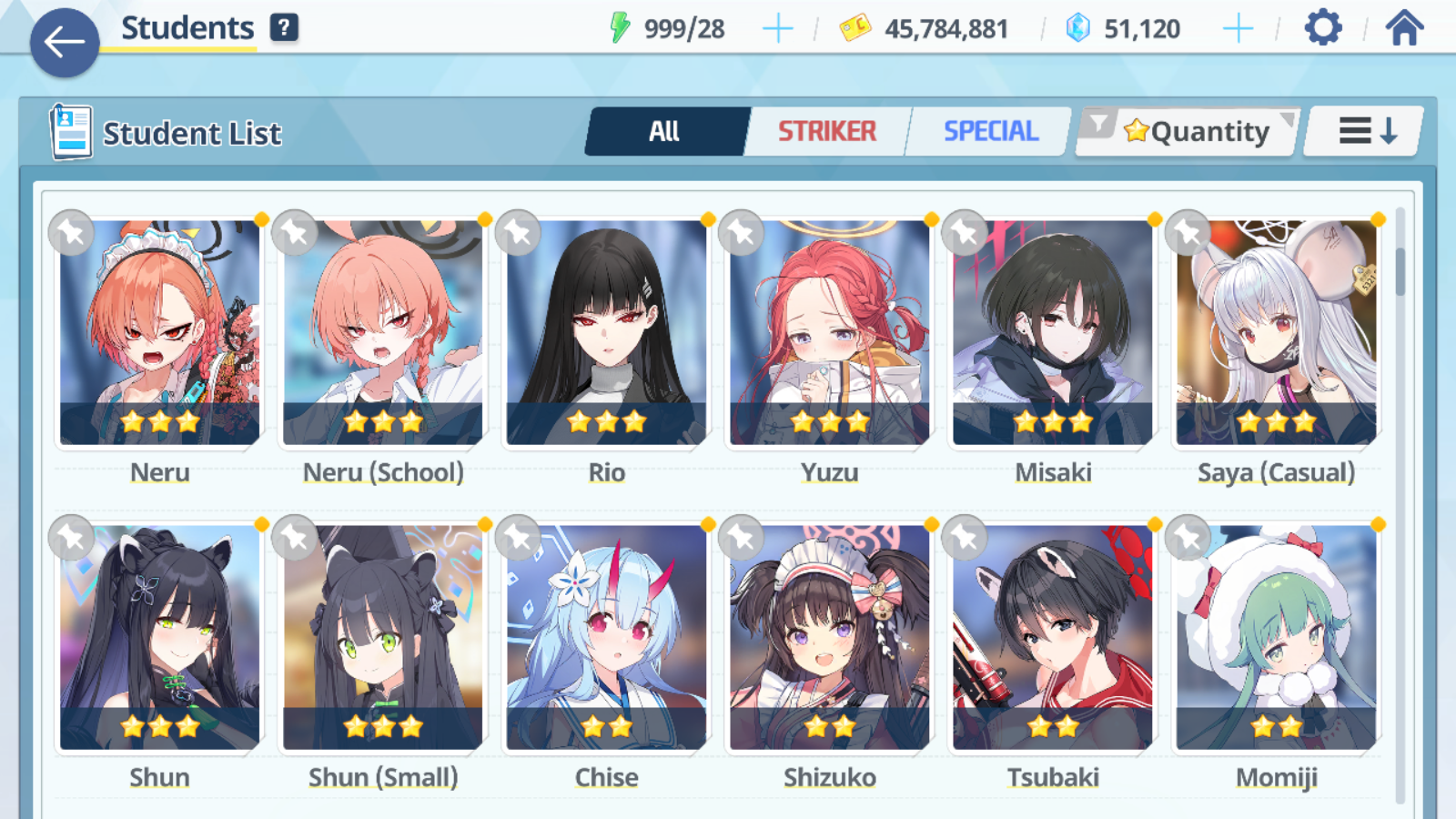The image size is (1456, 819).
Task: Switch to the SPECIAL tab
Action: (990, 132)
